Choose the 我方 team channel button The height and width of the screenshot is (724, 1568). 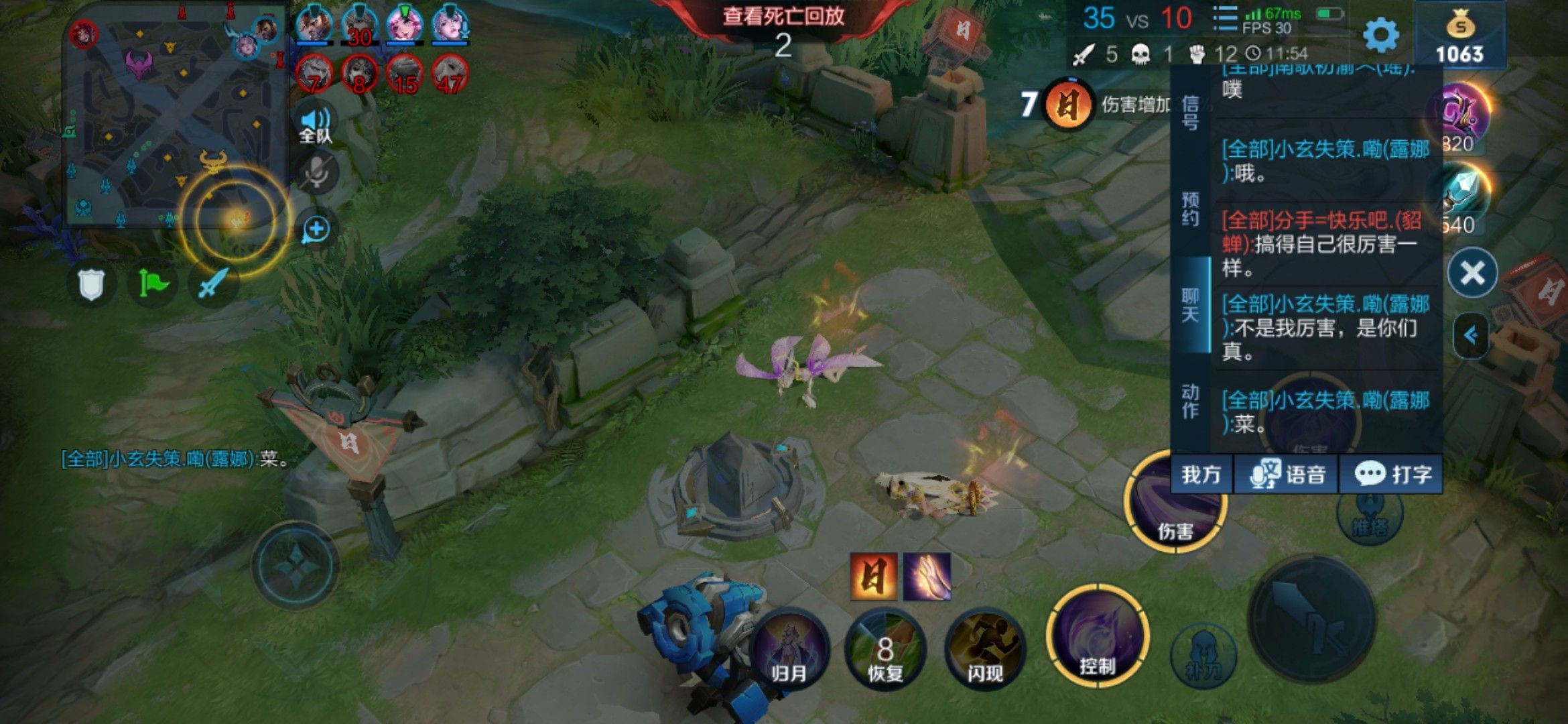pyautogui.click(x=1201, y=475)
